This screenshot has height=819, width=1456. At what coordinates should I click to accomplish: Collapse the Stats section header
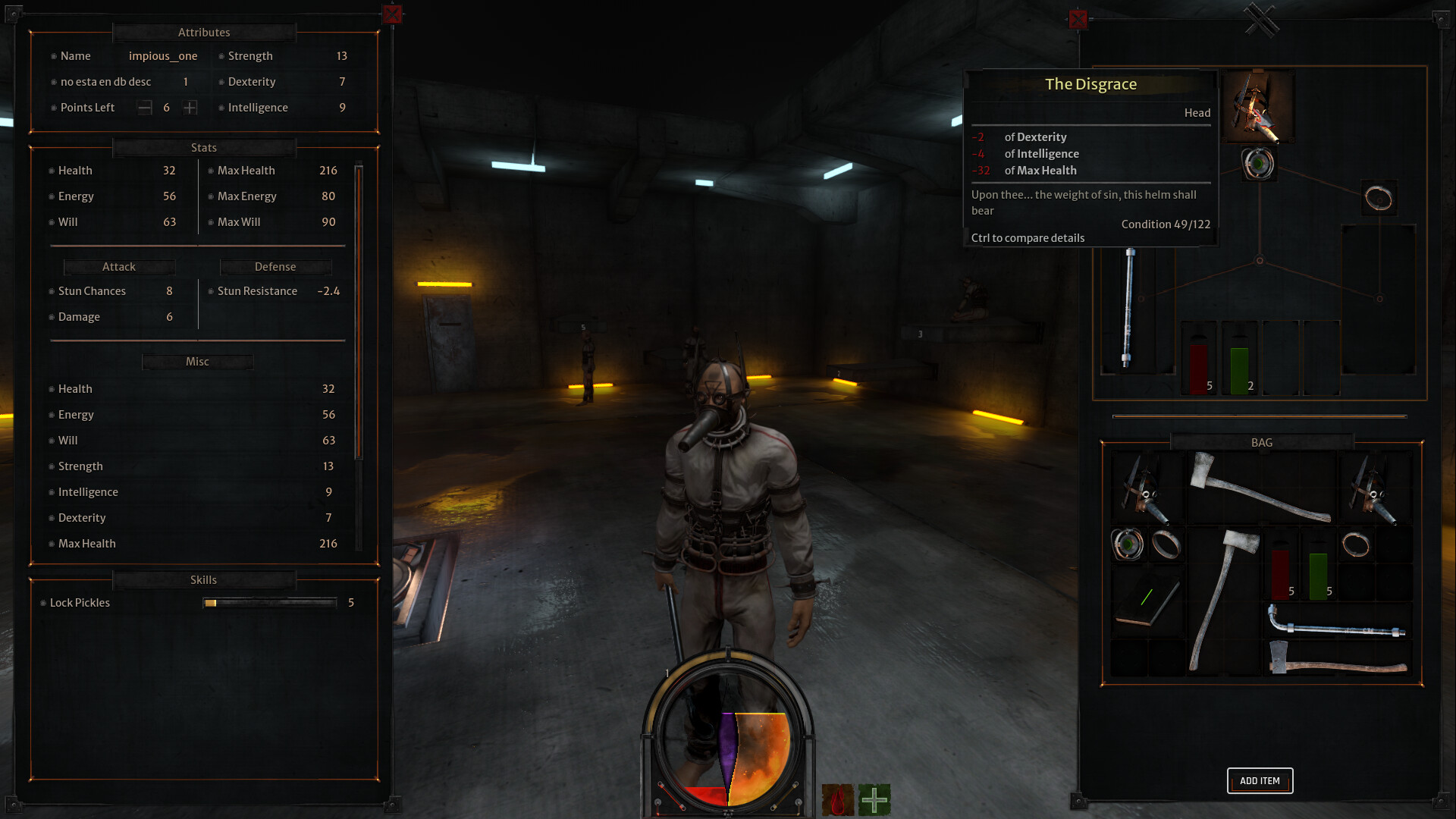click(202, 147)
